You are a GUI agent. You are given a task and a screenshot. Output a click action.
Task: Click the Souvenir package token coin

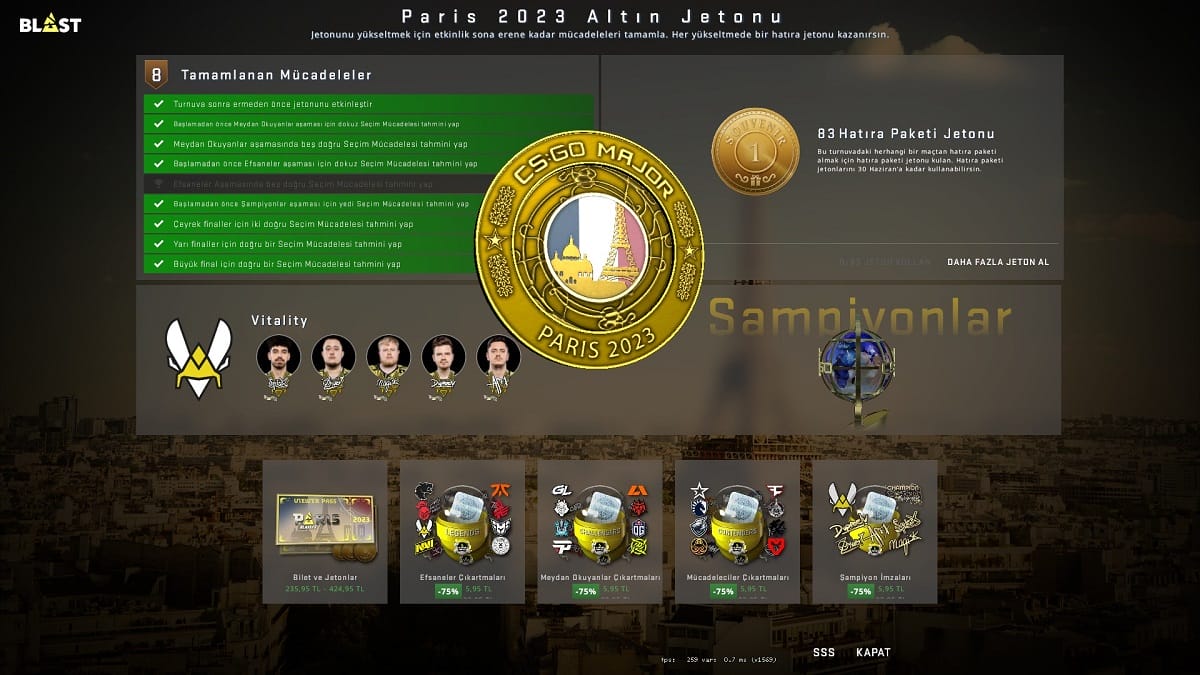(755, 152)
